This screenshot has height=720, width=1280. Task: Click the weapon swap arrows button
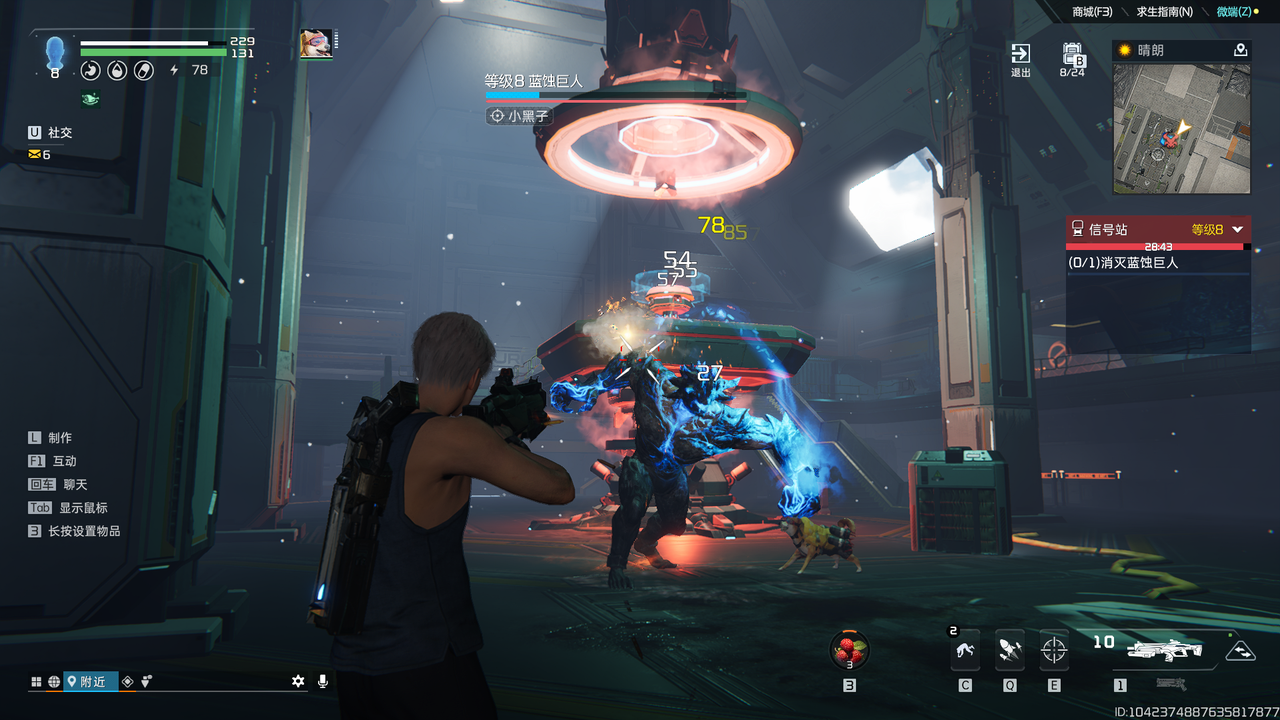[x=1240, y=651]
